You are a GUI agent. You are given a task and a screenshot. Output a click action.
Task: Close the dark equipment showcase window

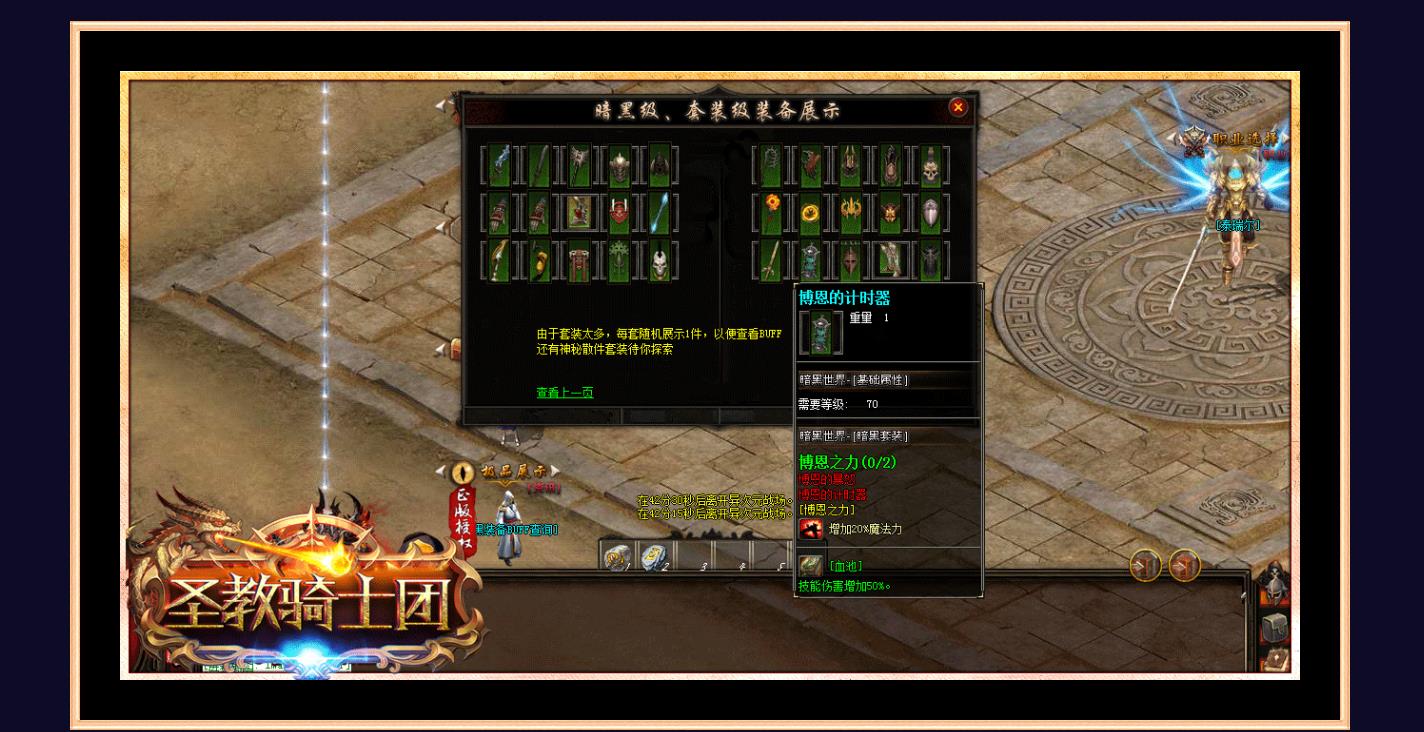click(x=958, y=108)
